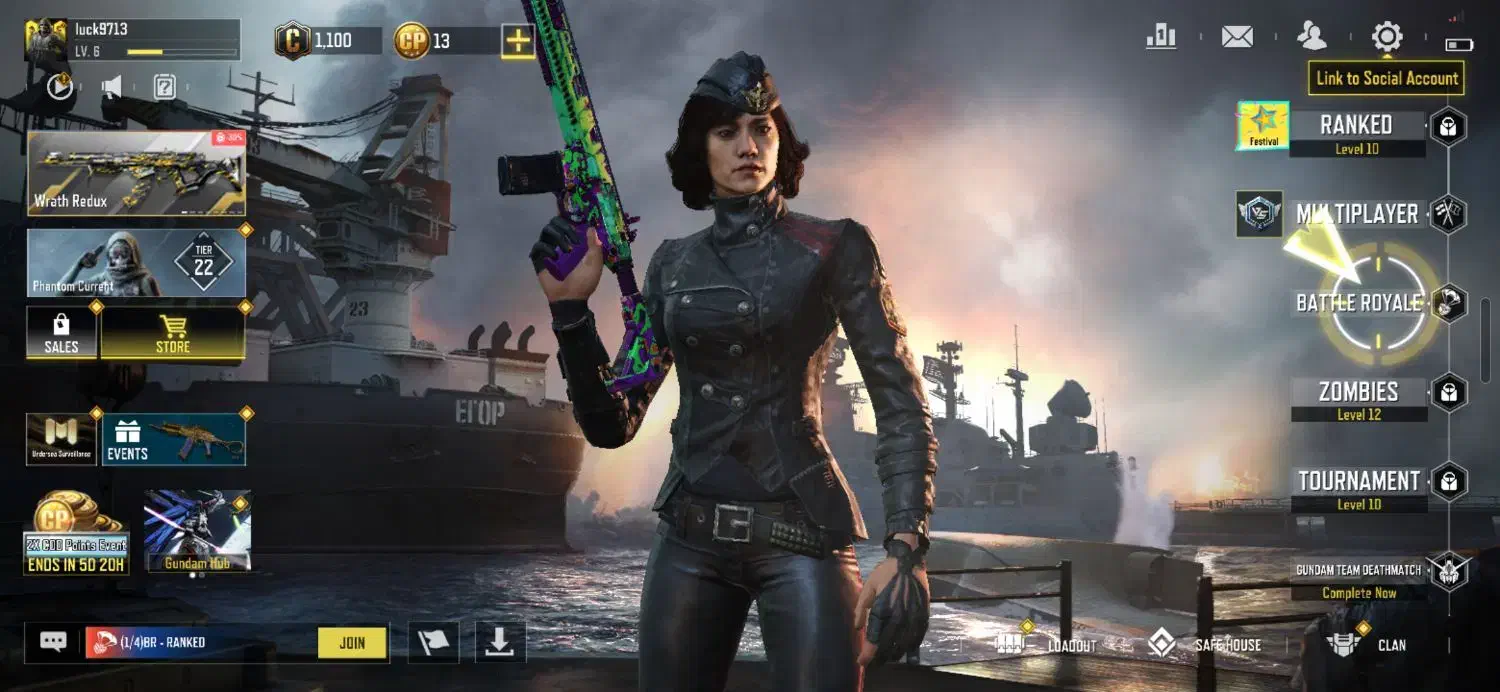Open Gundam Team Deathmatch event
The width and height of the screenshot is (1500, 692).
coord(1358,572)
